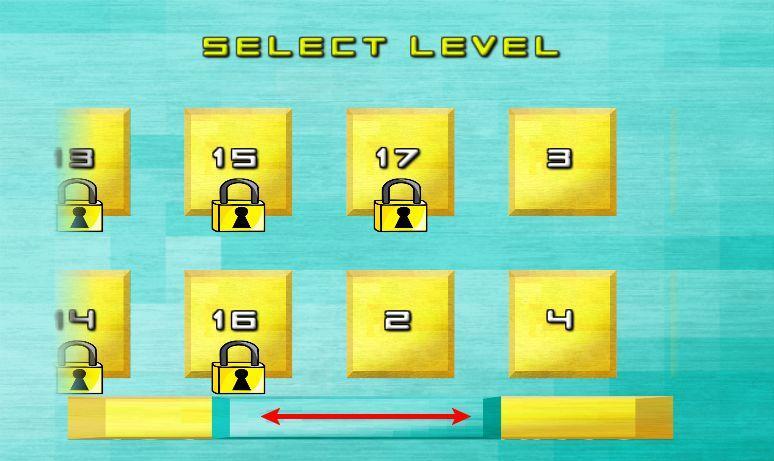
Task: Select the locked level 17 tile
Action: (399, 162)
